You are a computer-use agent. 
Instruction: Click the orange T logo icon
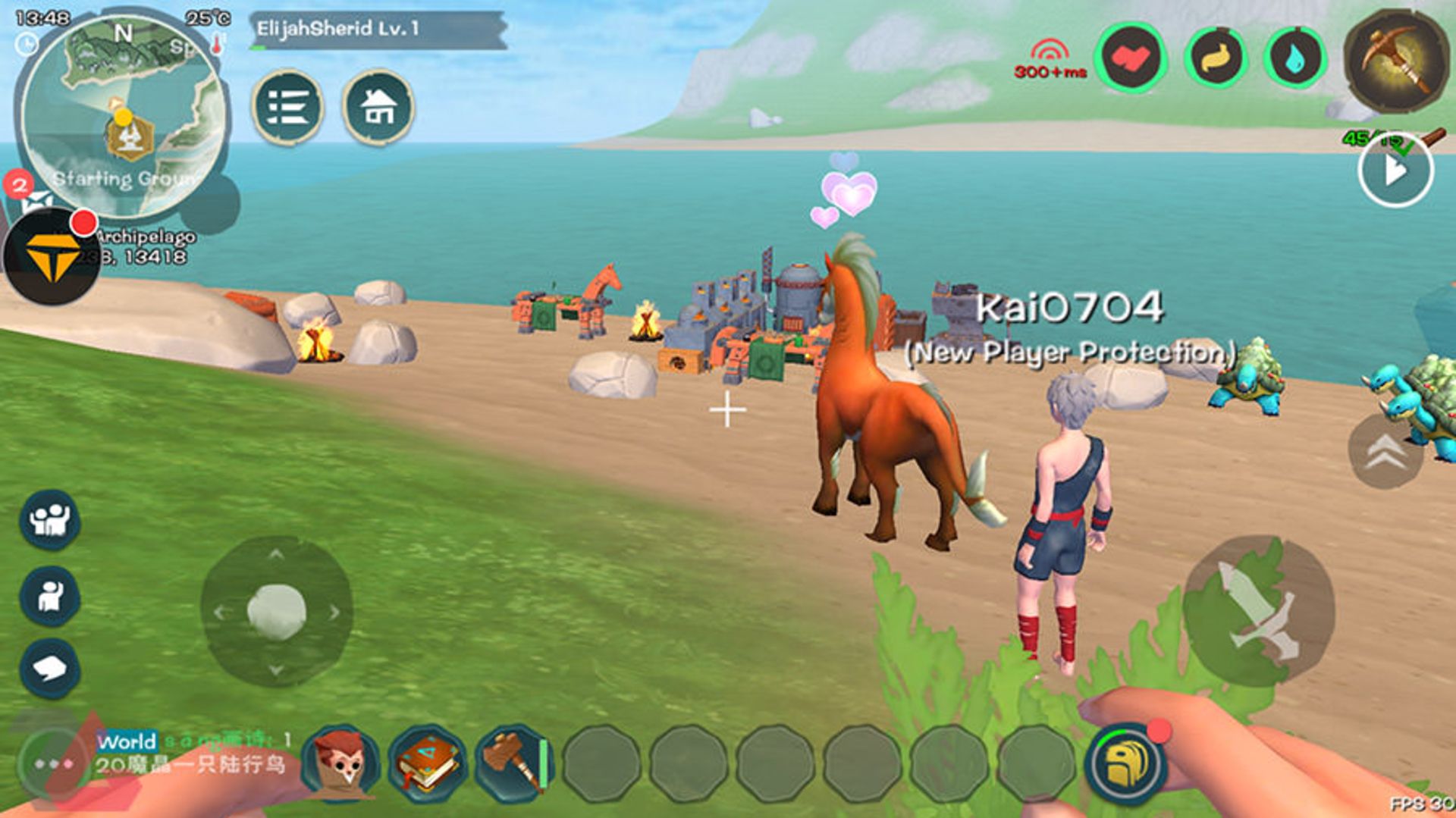52,255
